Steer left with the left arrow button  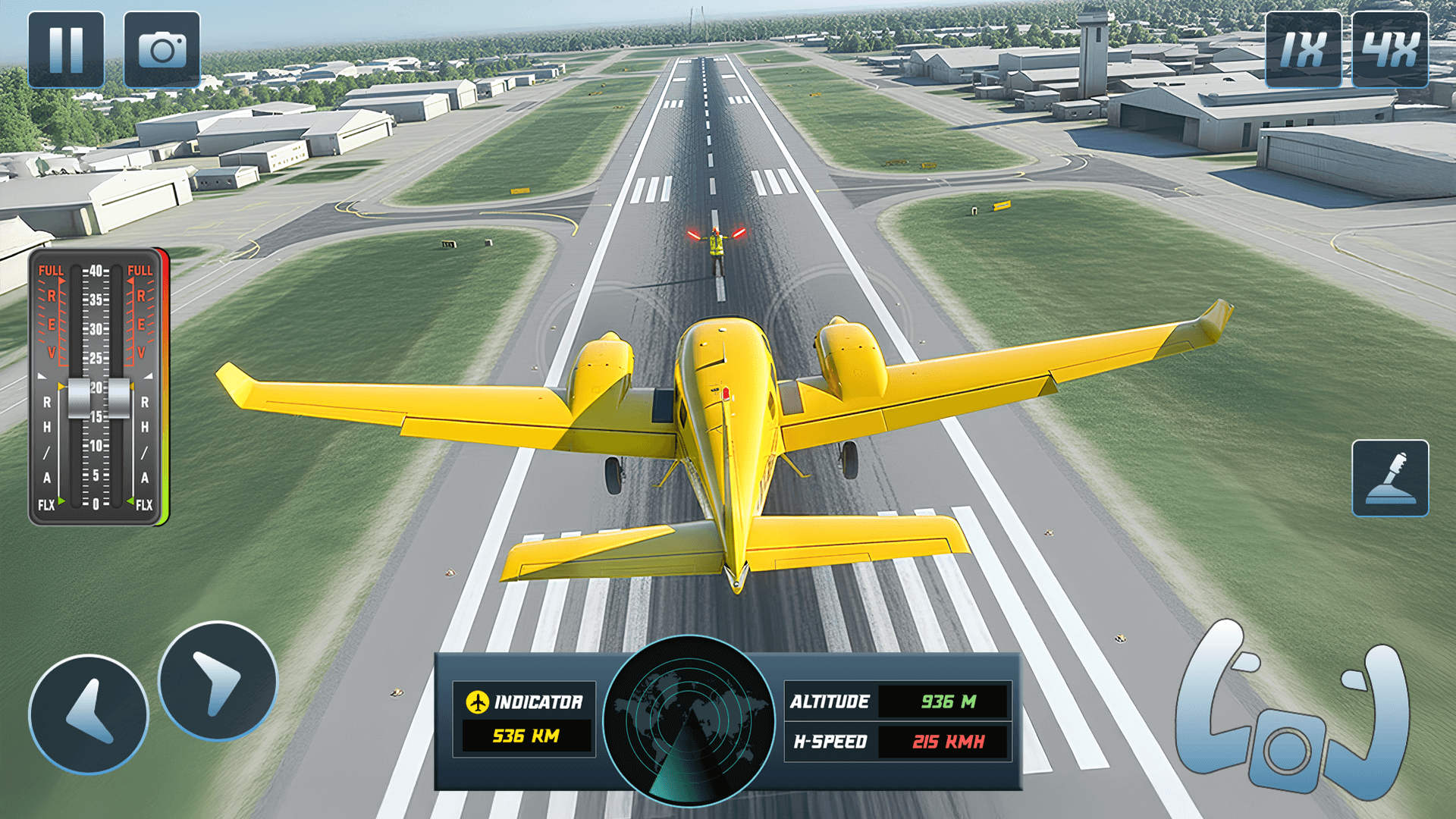[x=89, y=714]
